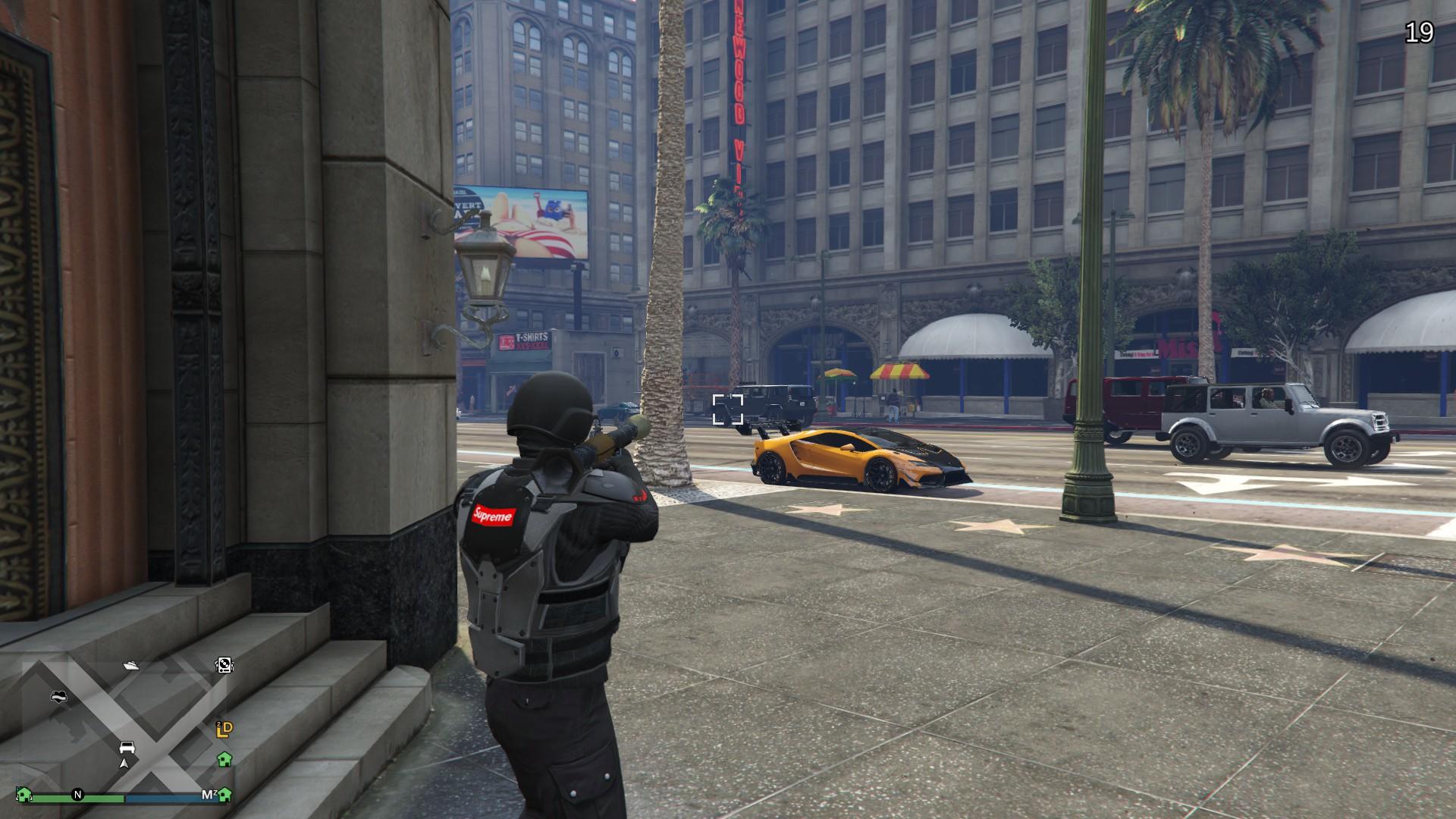The width and height of the screenshot is (1456, 819).
Task: Click the white car blip on the minimap
Action: tap(127, 747)
